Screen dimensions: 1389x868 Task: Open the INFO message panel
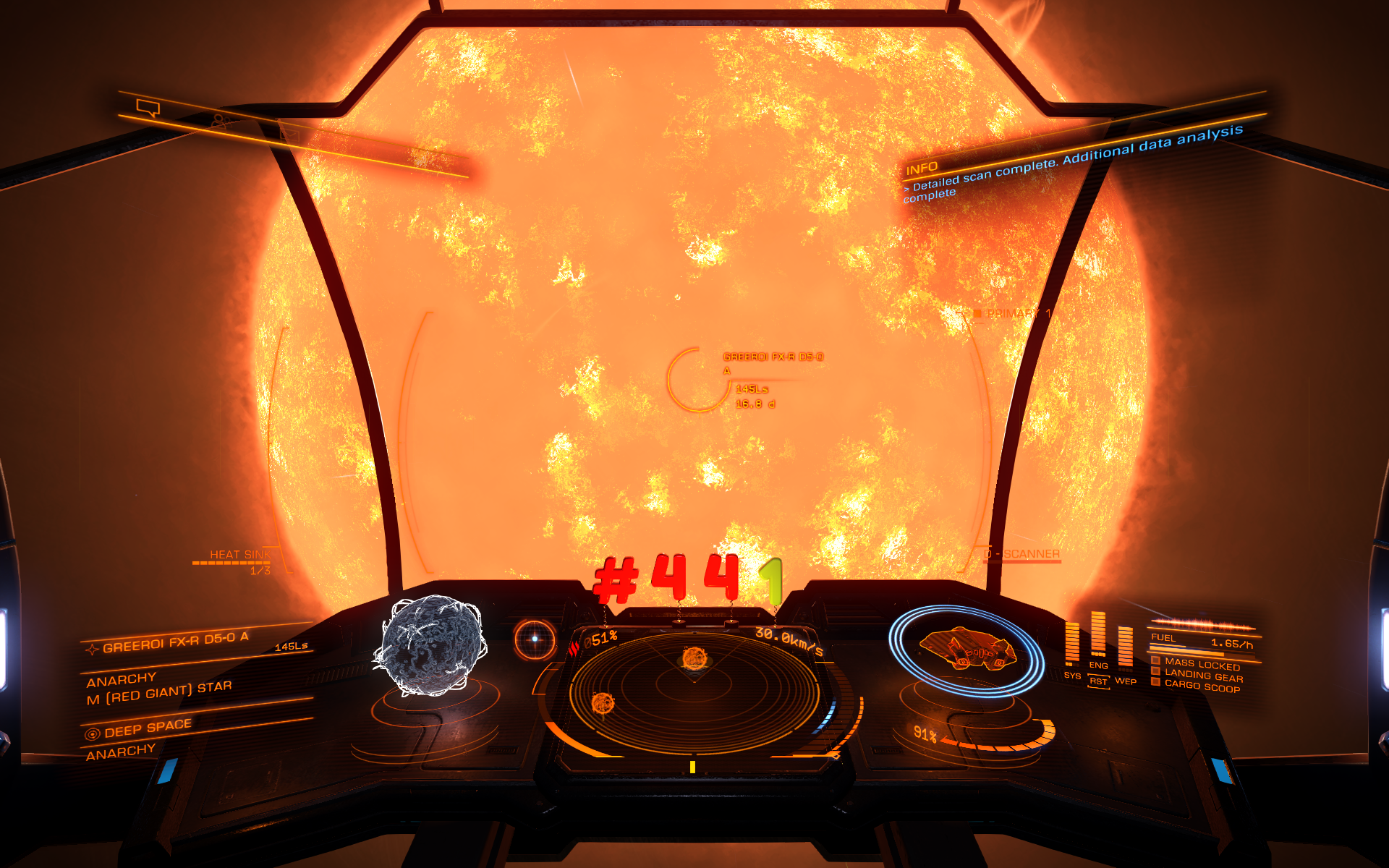922,169
